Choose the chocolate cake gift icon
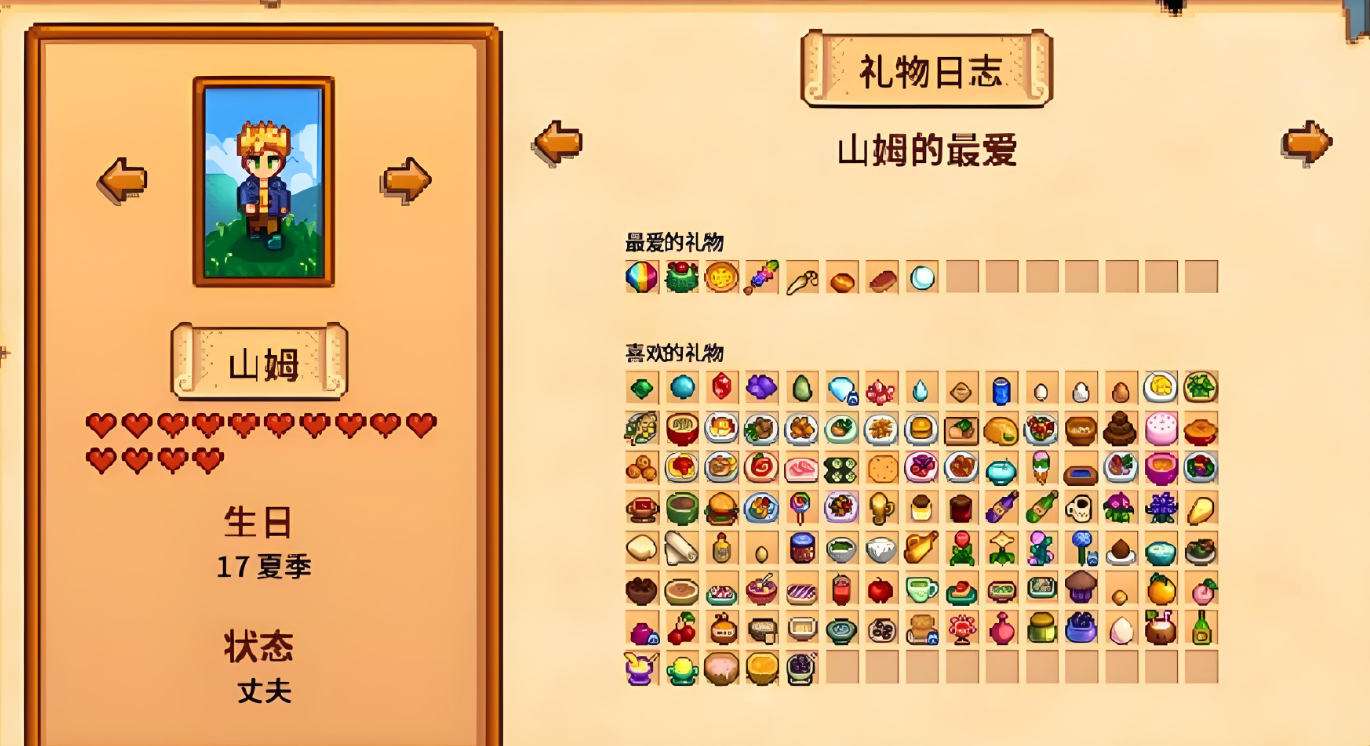1370x746 pixels. coord(1120,429)
